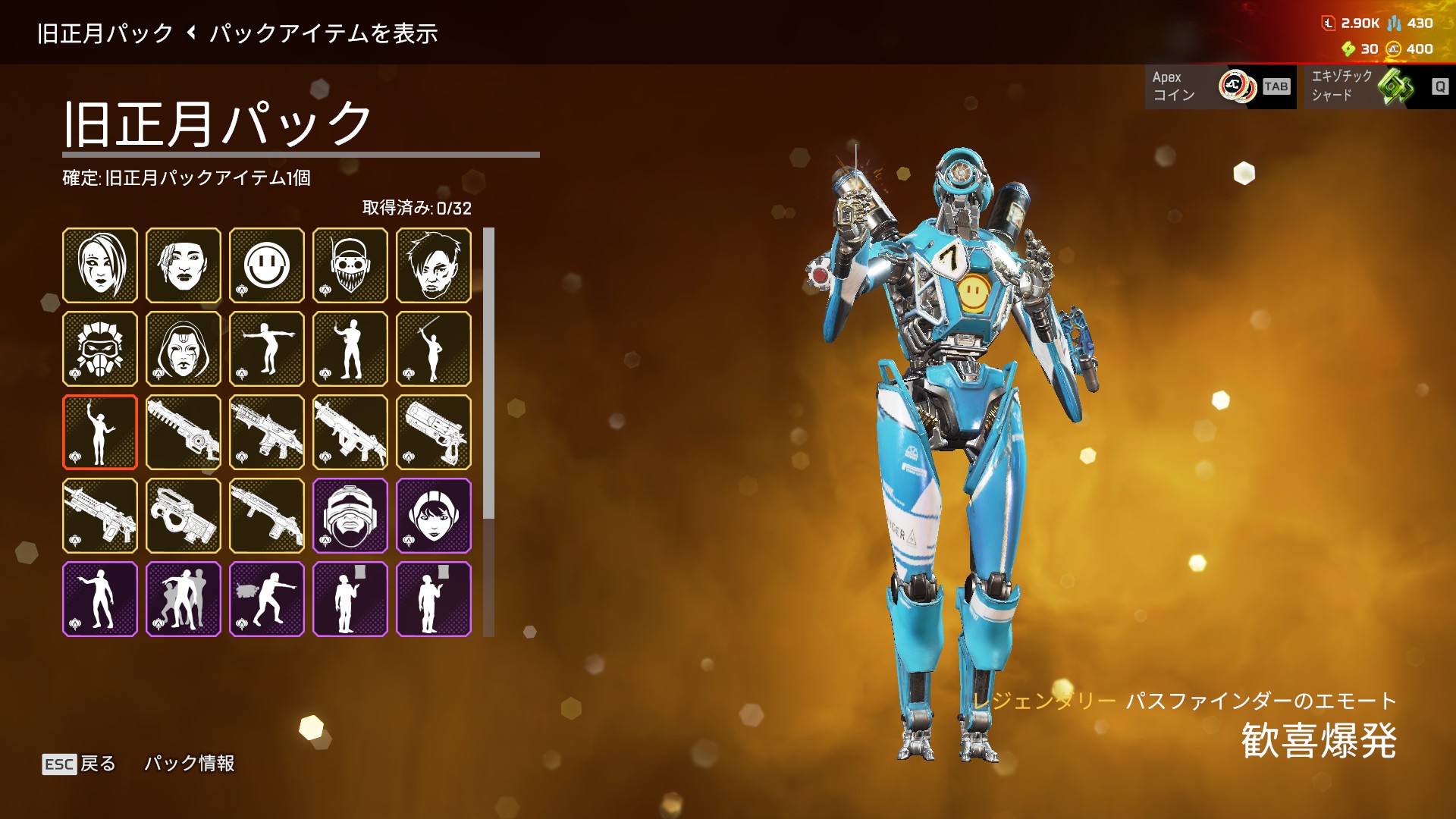The width and height of the screenshot is (1456, 819).
Task: Switch to the エキゾチックシャード tab
Action: (1375, 86)
